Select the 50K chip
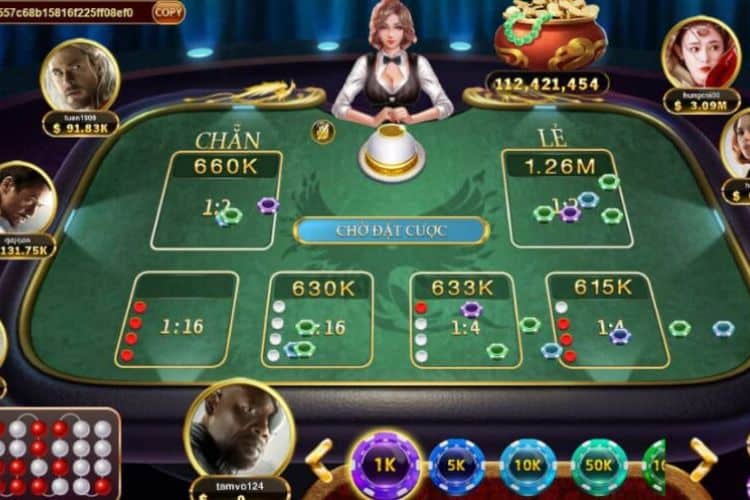Image resolution: width=750 pixels, height=500 pixels. 599,466
